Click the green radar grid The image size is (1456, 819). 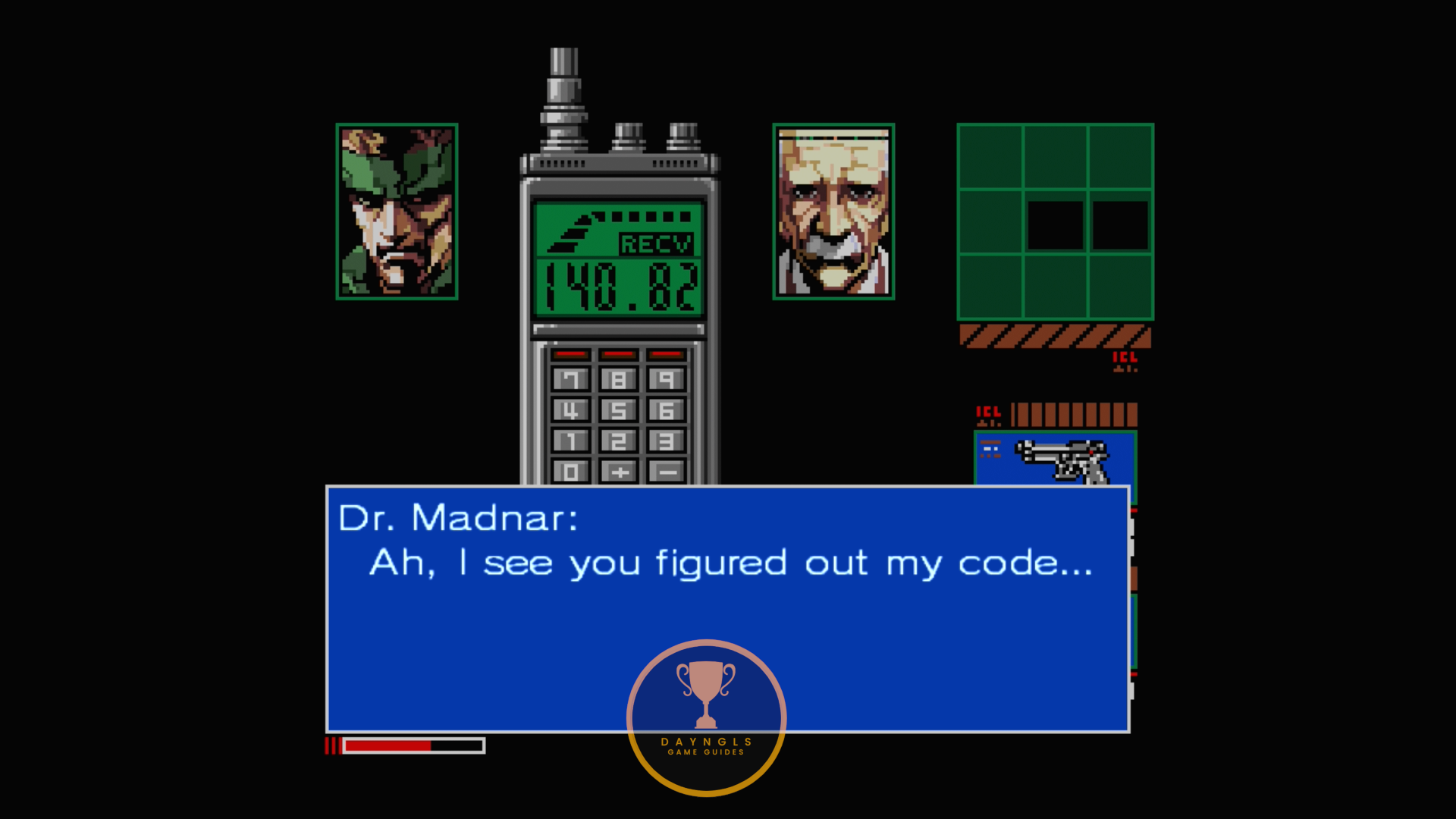point(1055,221)
